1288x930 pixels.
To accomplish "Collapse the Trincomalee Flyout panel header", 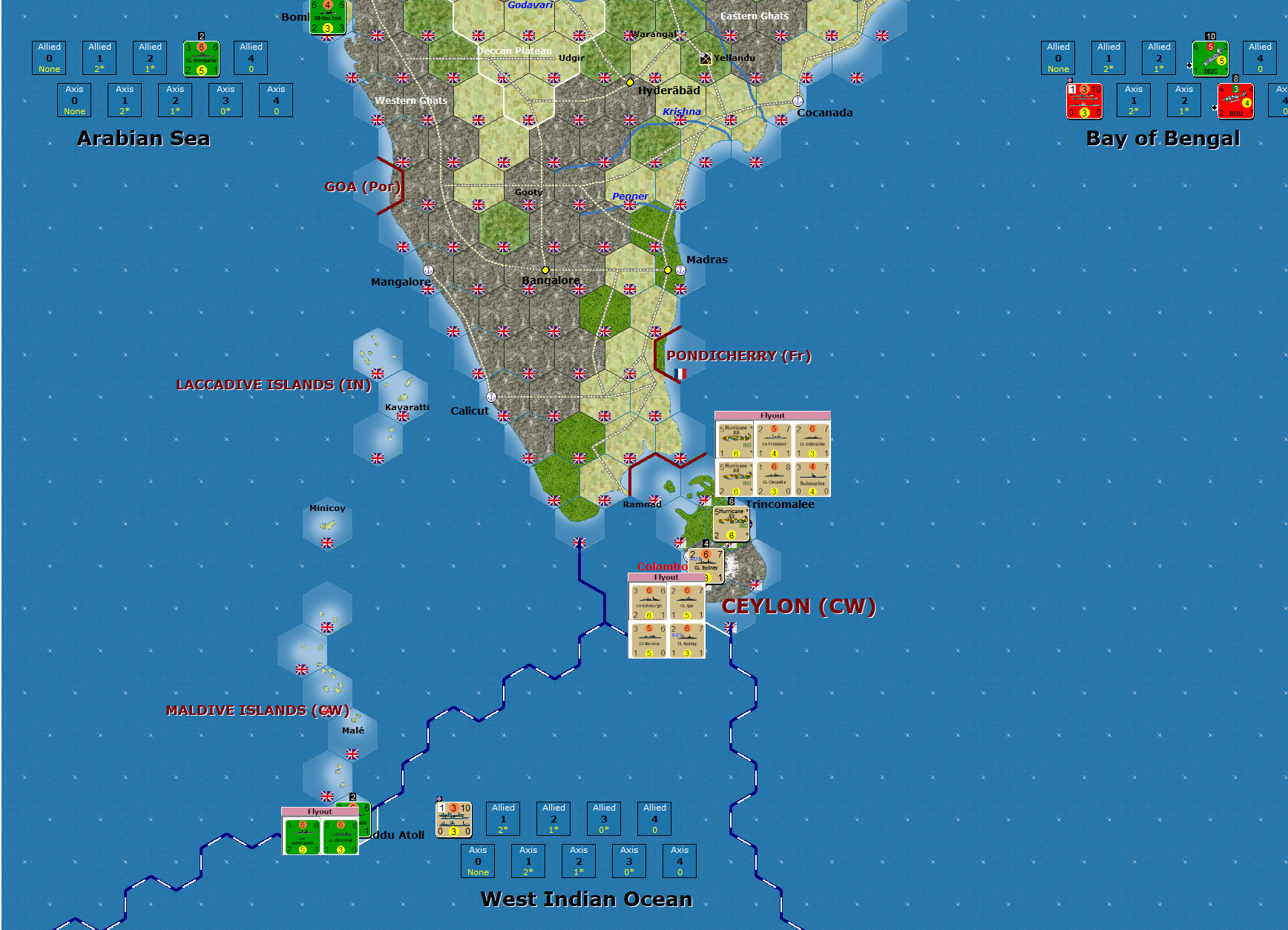I will tap(772, 416).
